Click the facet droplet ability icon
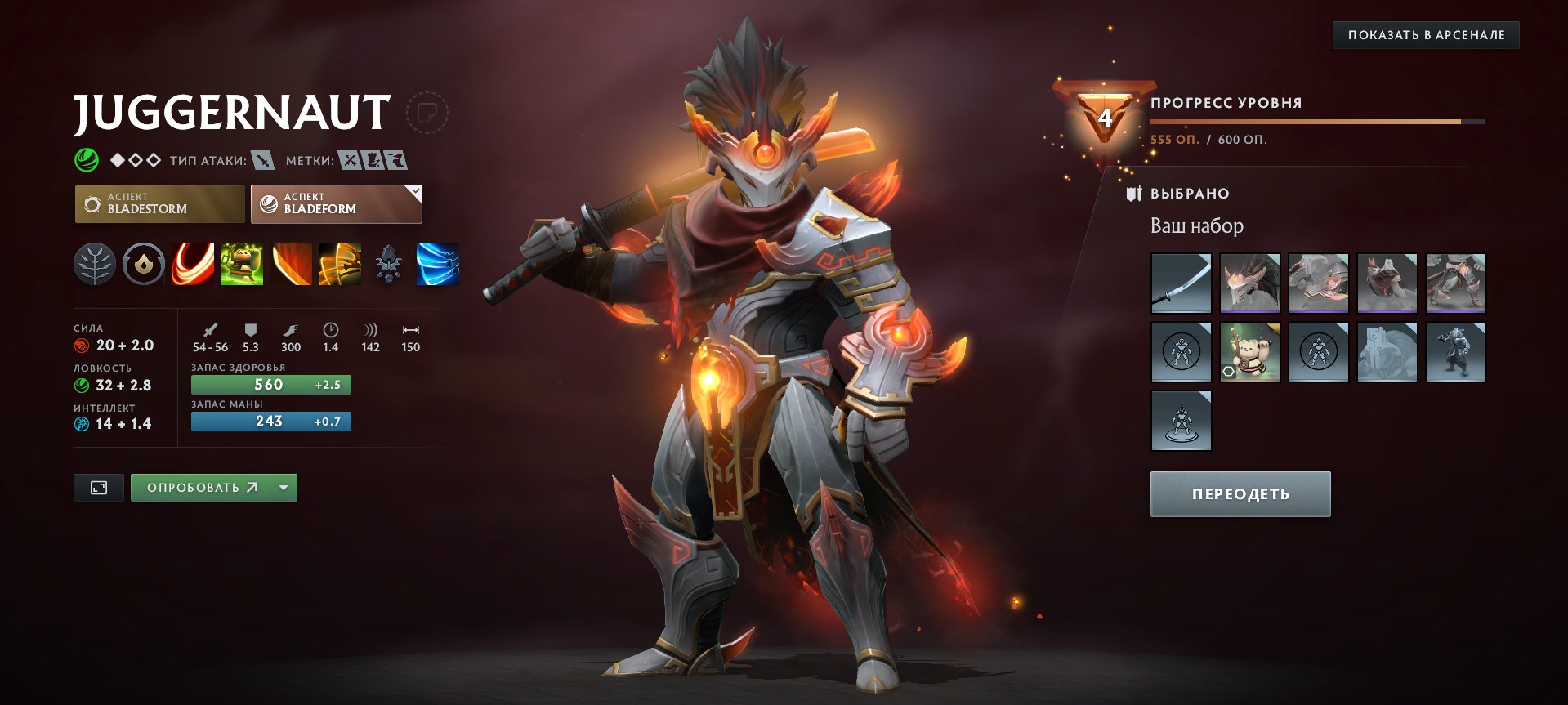The width and height of the screenshot is (1568, 705). click(144, 263)
